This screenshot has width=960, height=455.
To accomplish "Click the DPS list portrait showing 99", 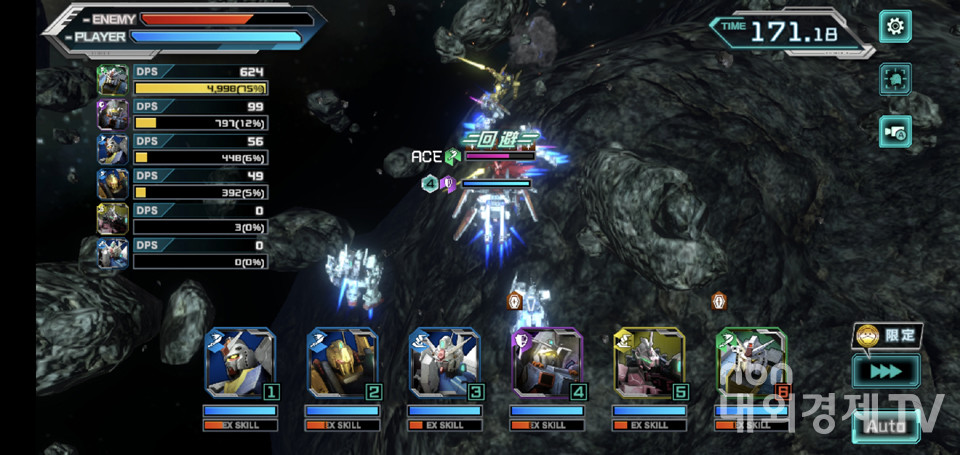I will [112, 114].
